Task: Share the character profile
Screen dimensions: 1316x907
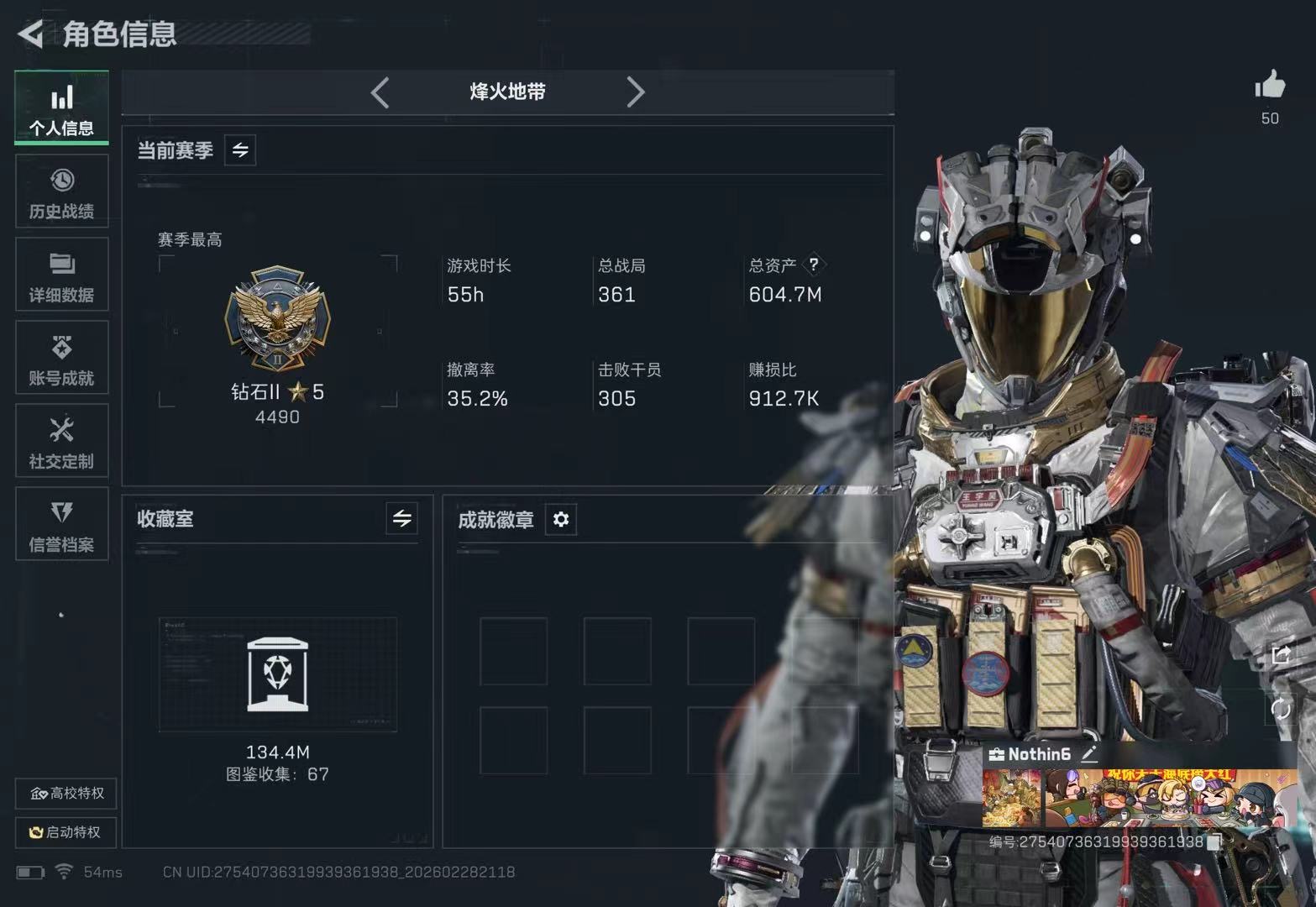Action: (1281, 655)
